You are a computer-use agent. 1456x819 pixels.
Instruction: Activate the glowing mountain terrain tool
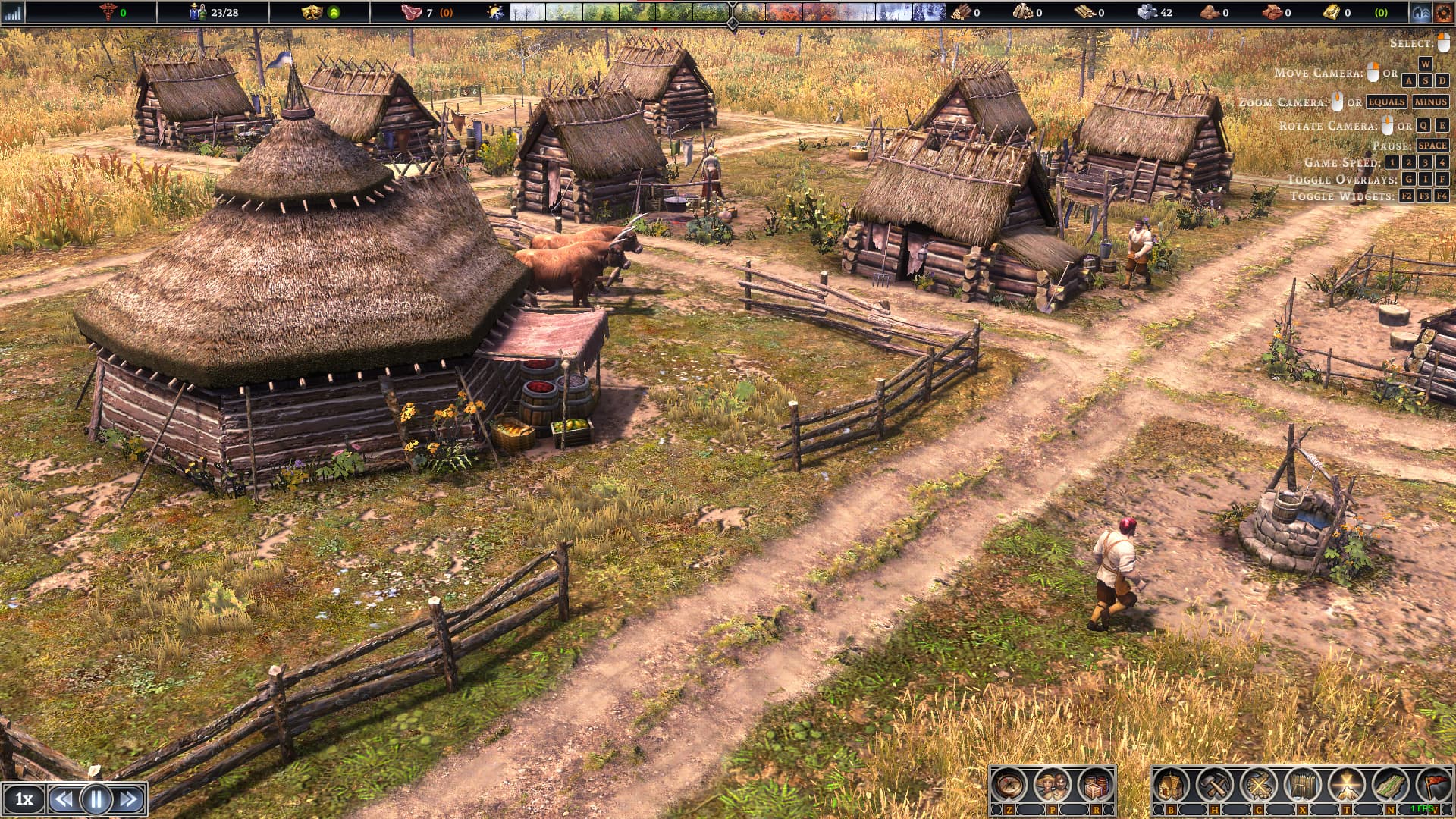1346,786
